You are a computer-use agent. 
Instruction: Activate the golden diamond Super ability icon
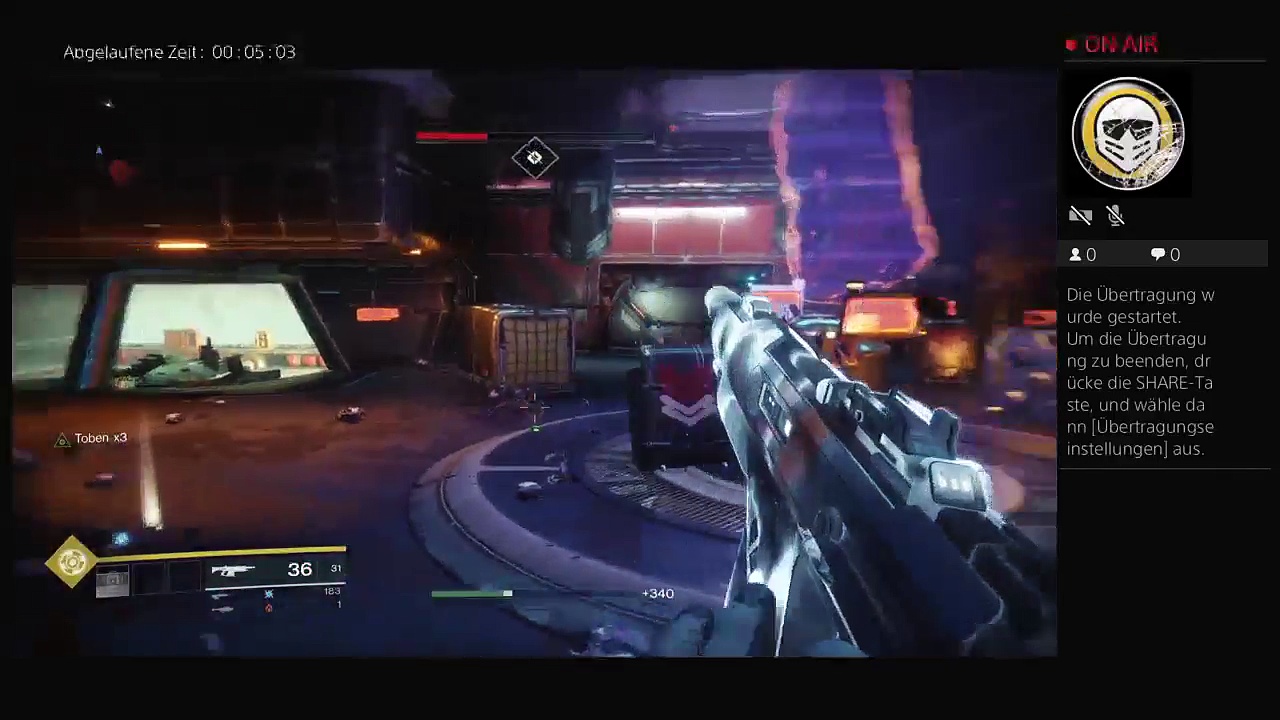click(71, 563)
